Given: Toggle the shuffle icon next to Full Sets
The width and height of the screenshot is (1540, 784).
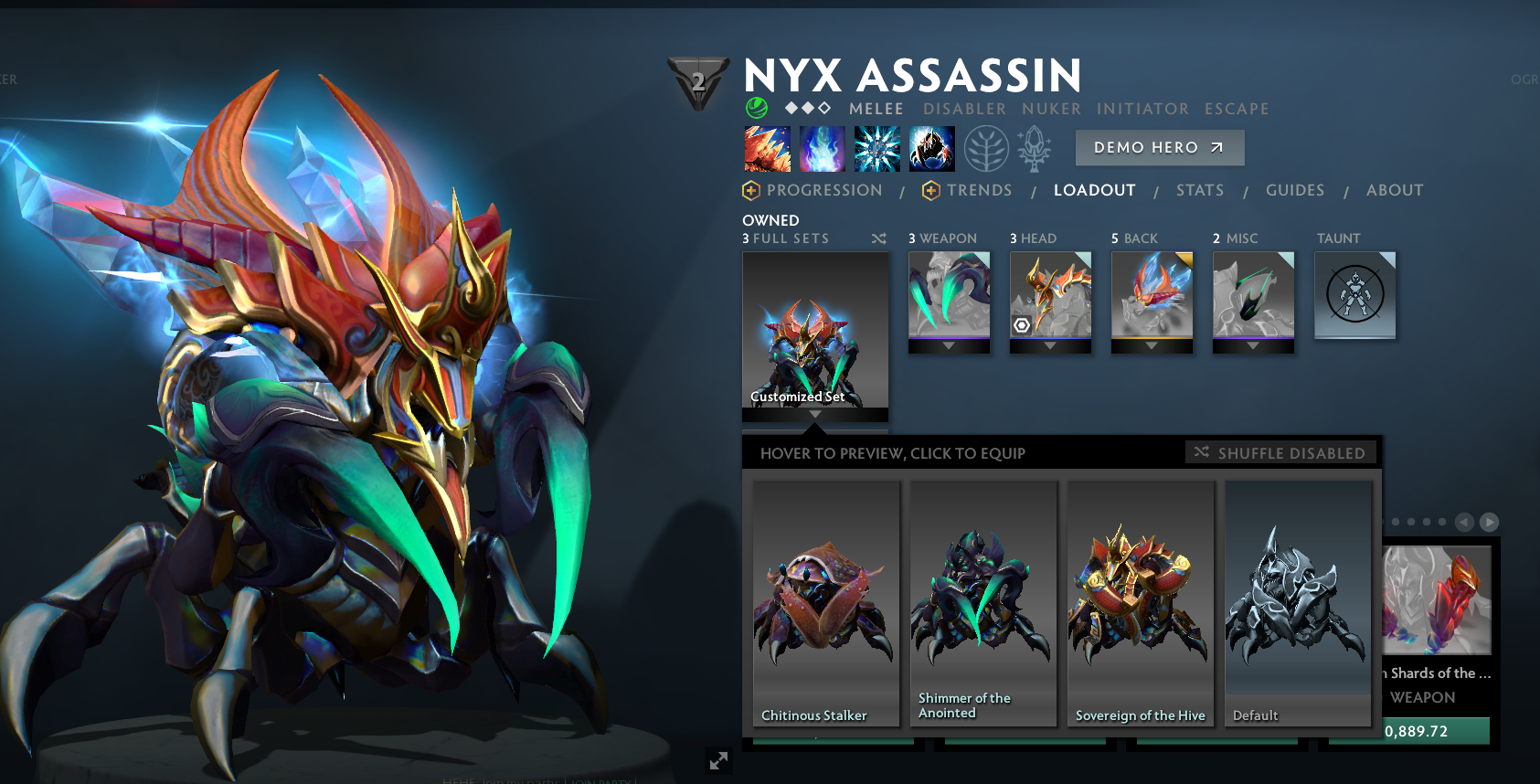Looking at the screenshot, I should (x=878, y=238).
